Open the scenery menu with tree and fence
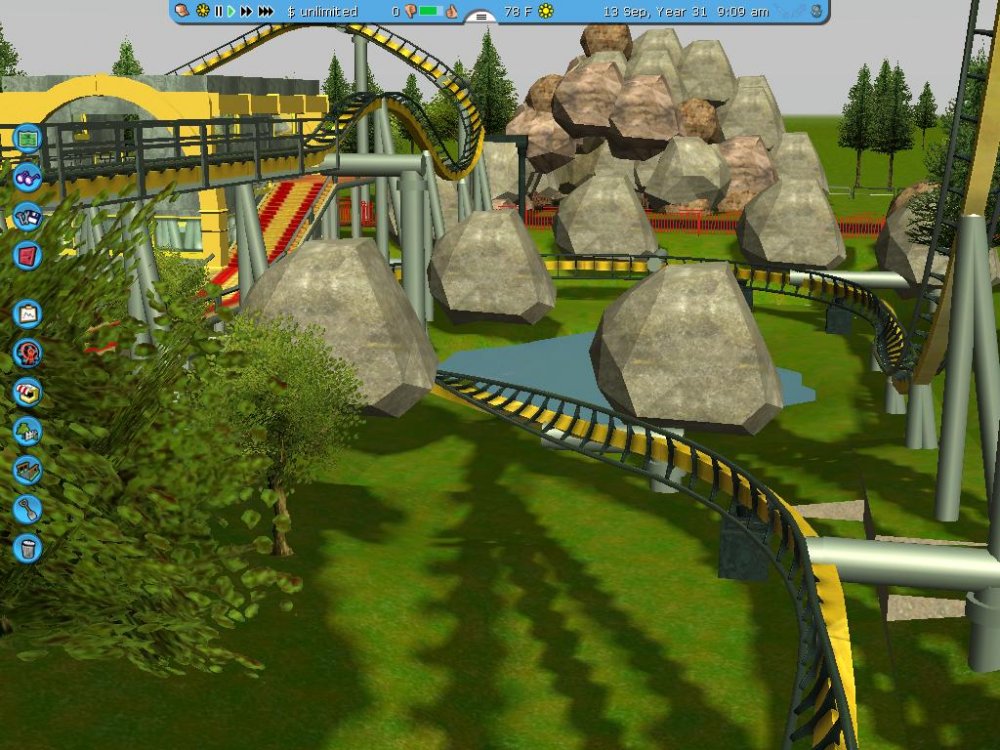 pyautogui.click(x=28, y=431)
